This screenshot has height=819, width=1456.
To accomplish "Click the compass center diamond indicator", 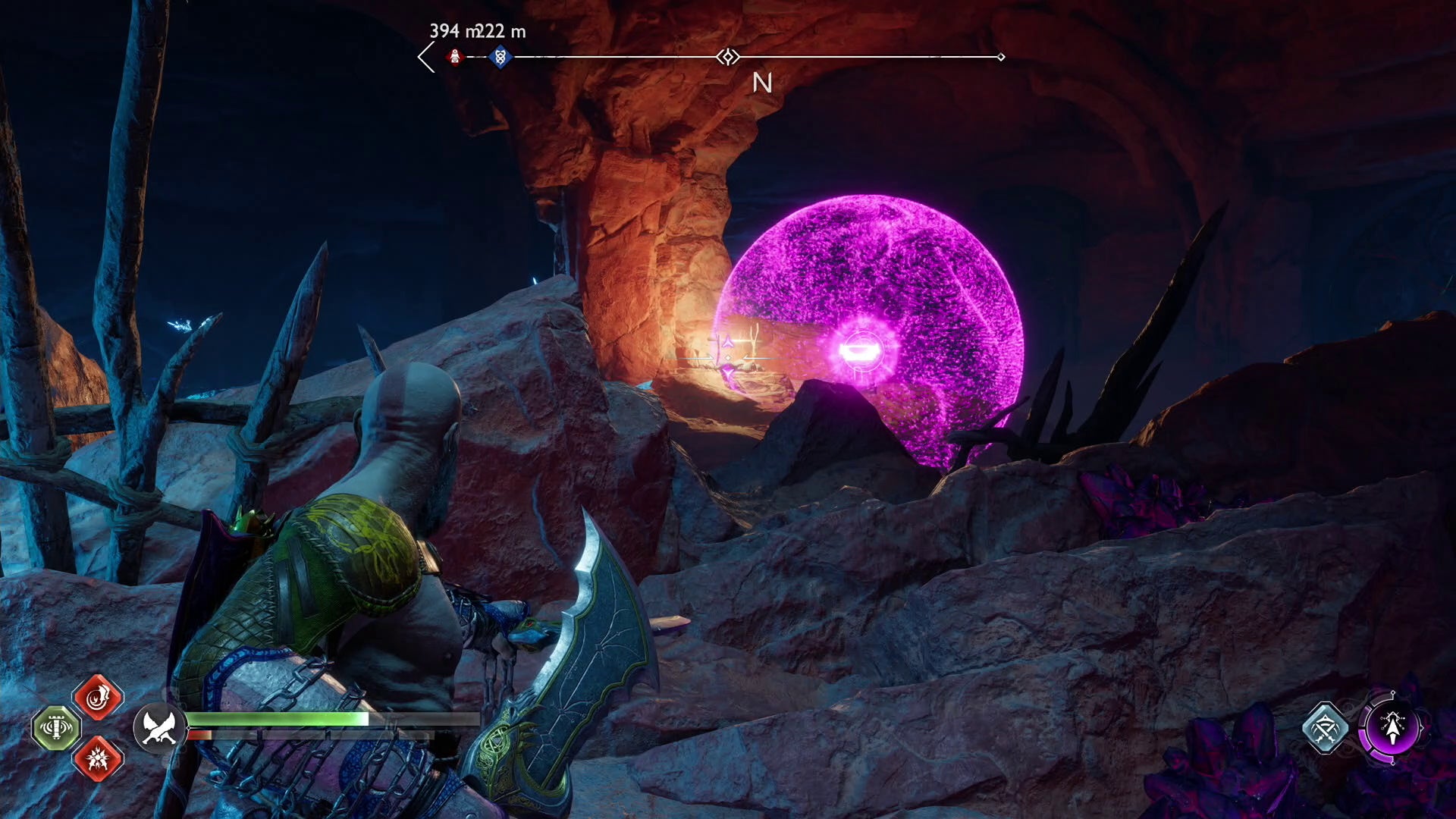I will [x=728, y=57].
